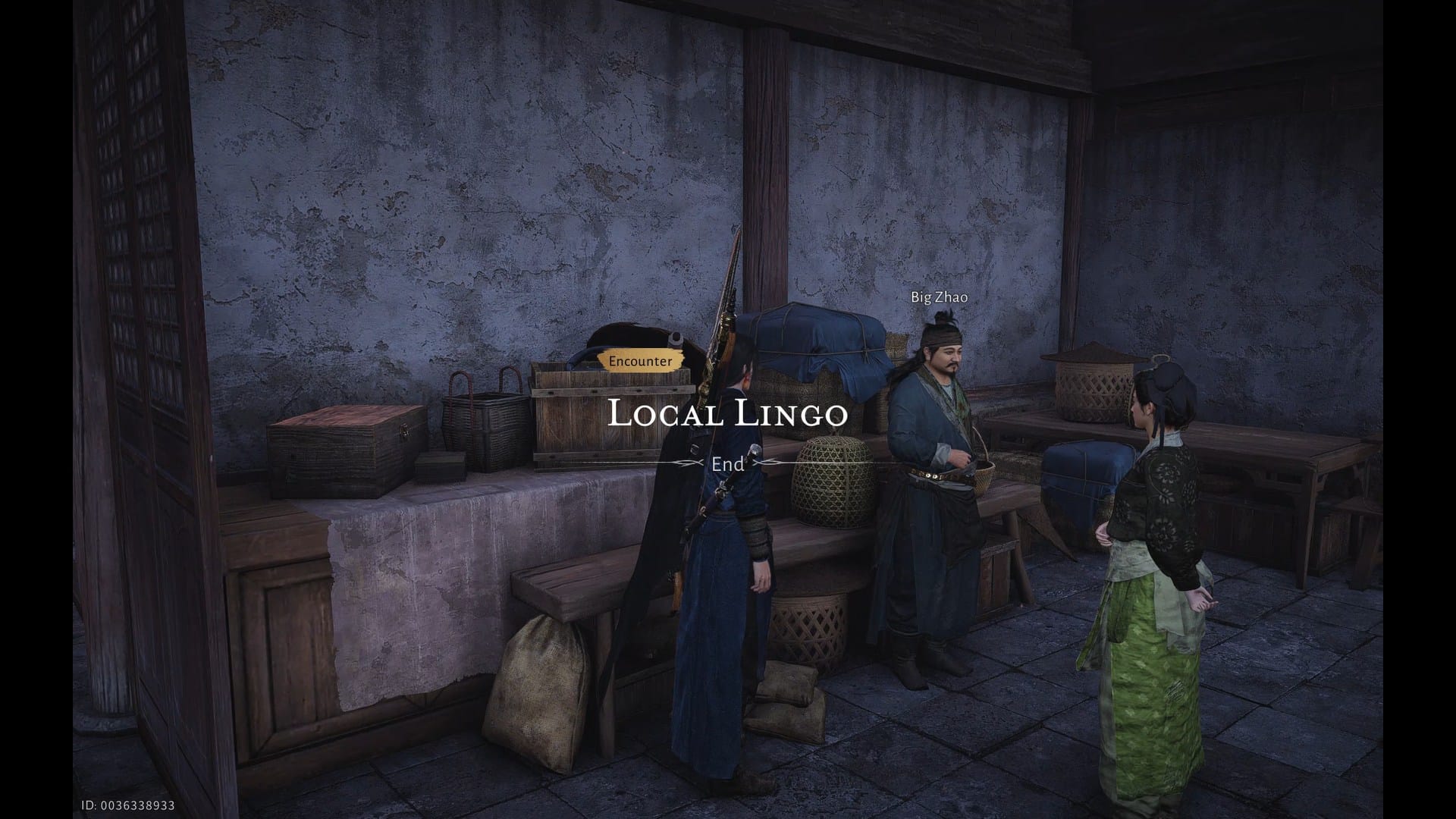Image resolution: width=1456 pixels, height=819 pixels.
Task: Click the Encounter banner tag
Action: pos(639,361)
